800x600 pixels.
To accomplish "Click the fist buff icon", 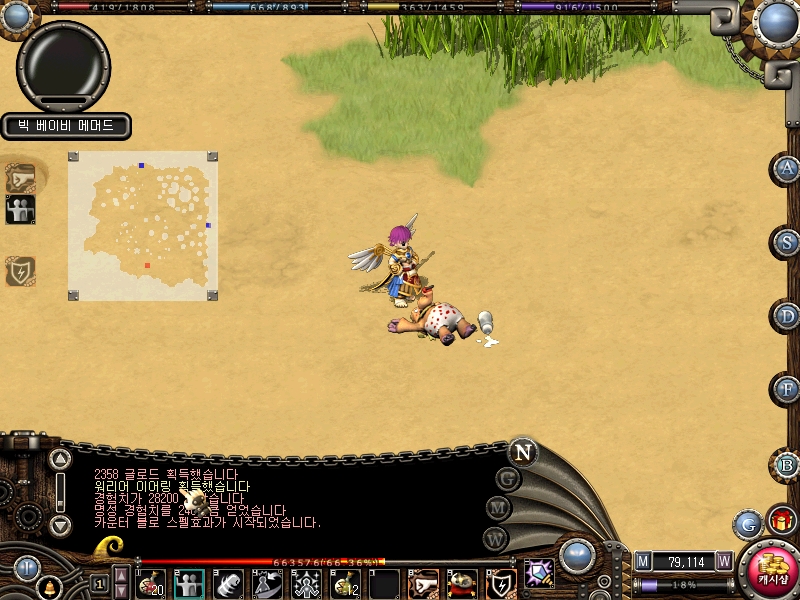I will (20, 178).
